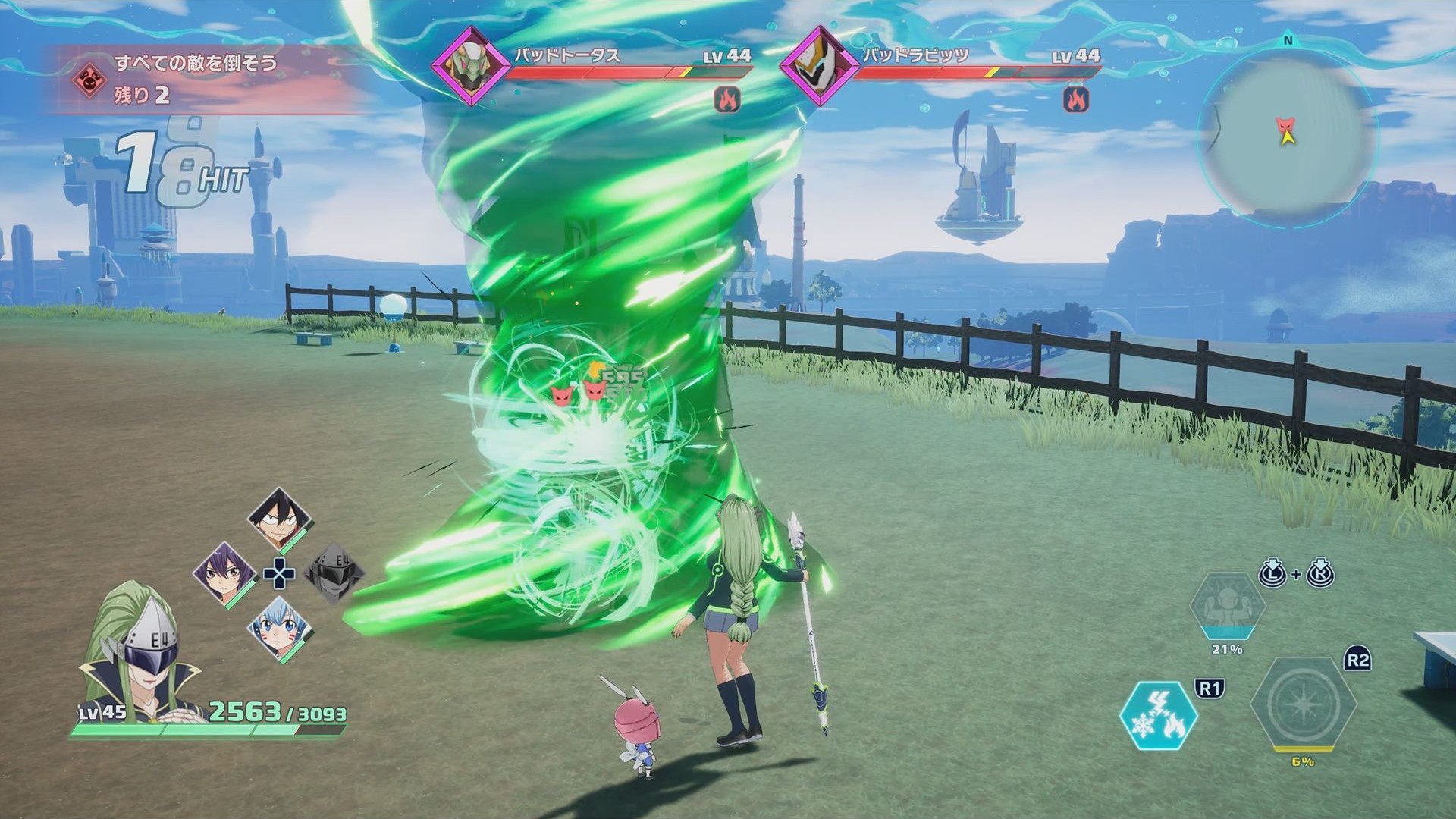This screenshot has height=819, width=1456.
Task: Target the Lv 44 turtle enemy portrait
Action: point(472,64)
